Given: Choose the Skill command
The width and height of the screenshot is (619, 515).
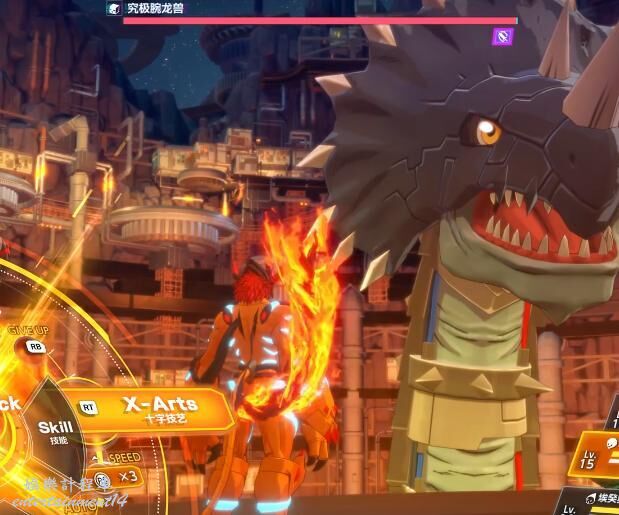Looking at the screenshot, I should tap(57, 431).
